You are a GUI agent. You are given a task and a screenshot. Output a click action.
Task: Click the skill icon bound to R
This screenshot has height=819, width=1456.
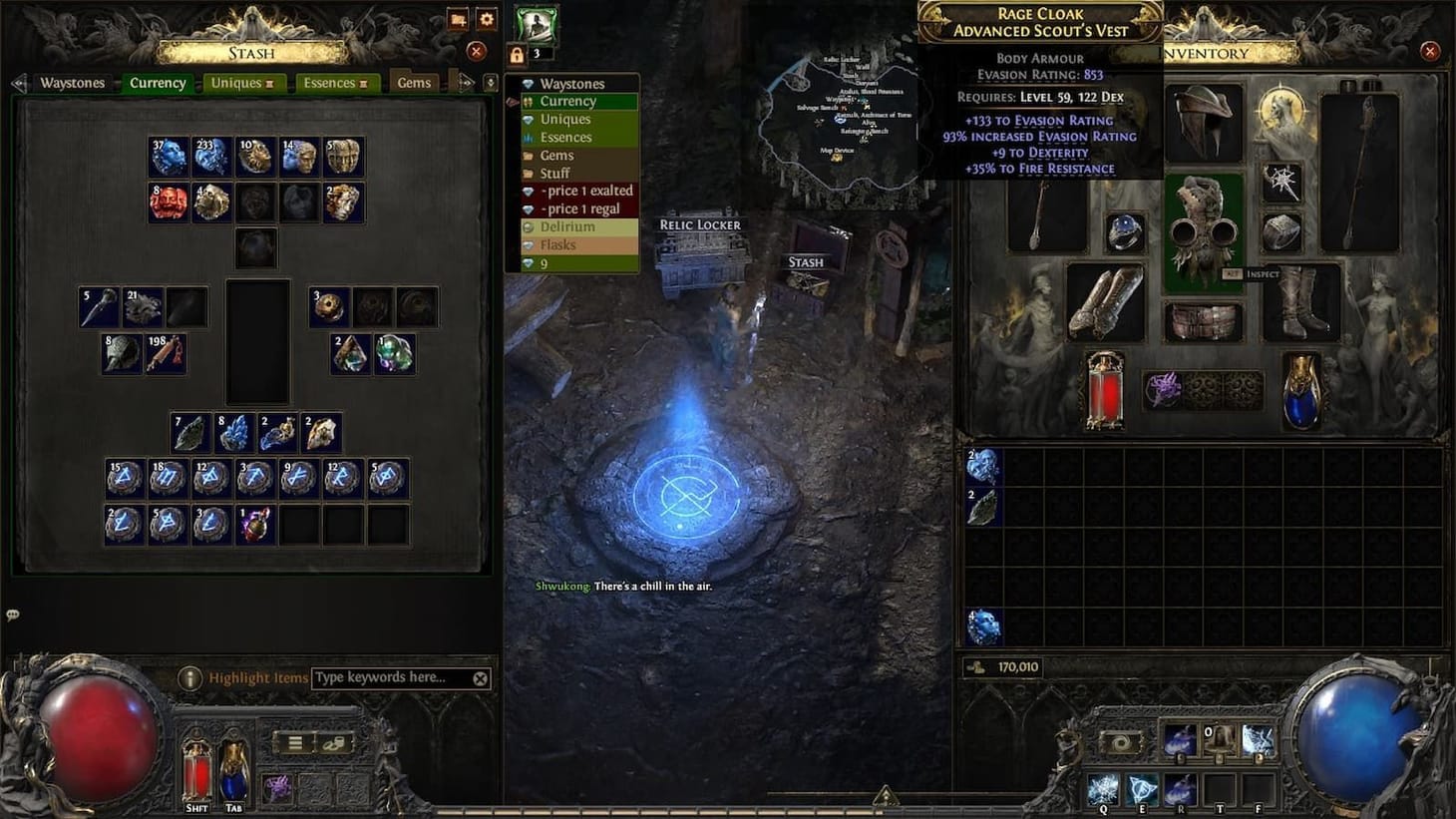1180,788
